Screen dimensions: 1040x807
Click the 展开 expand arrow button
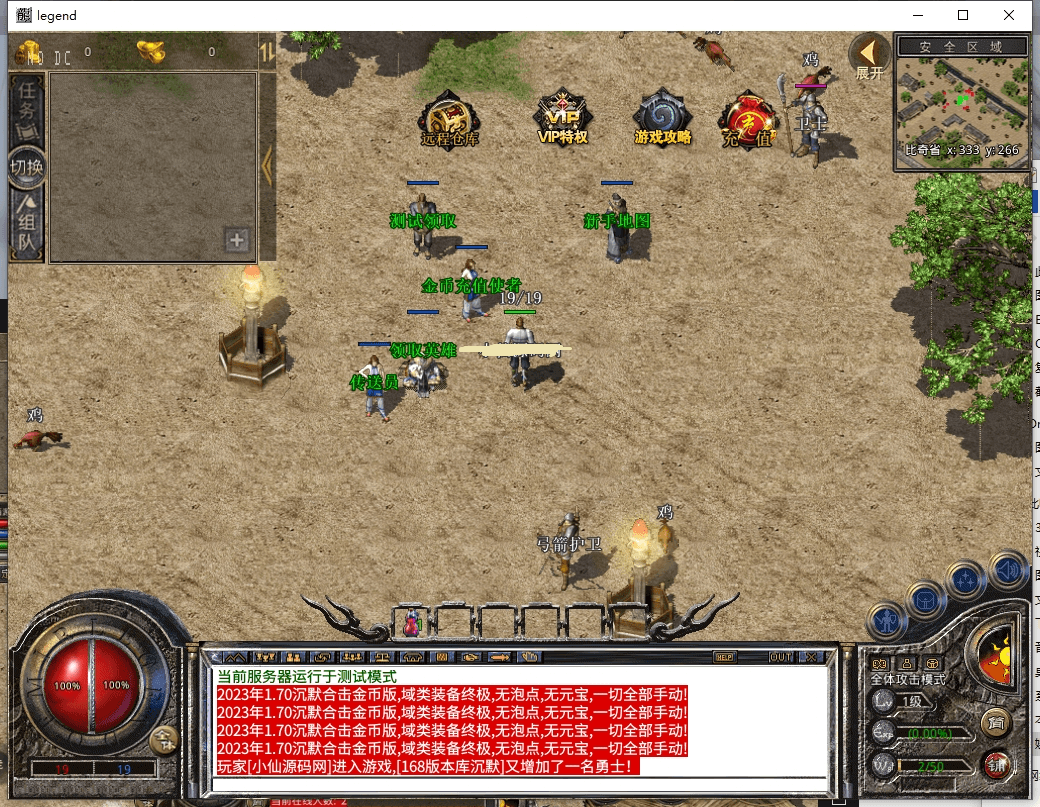869,57
